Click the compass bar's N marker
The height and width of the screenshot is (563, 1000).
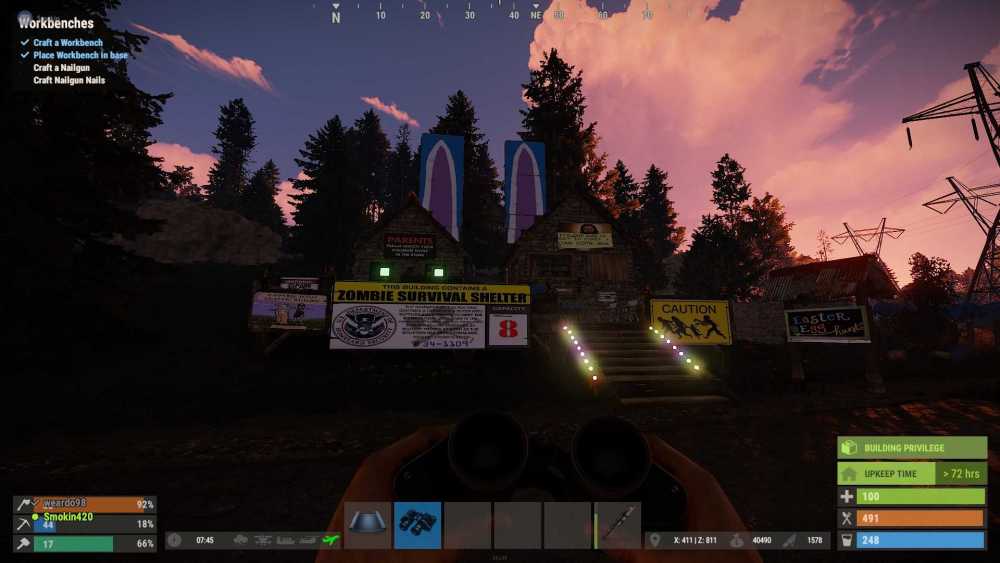[336, 17]
